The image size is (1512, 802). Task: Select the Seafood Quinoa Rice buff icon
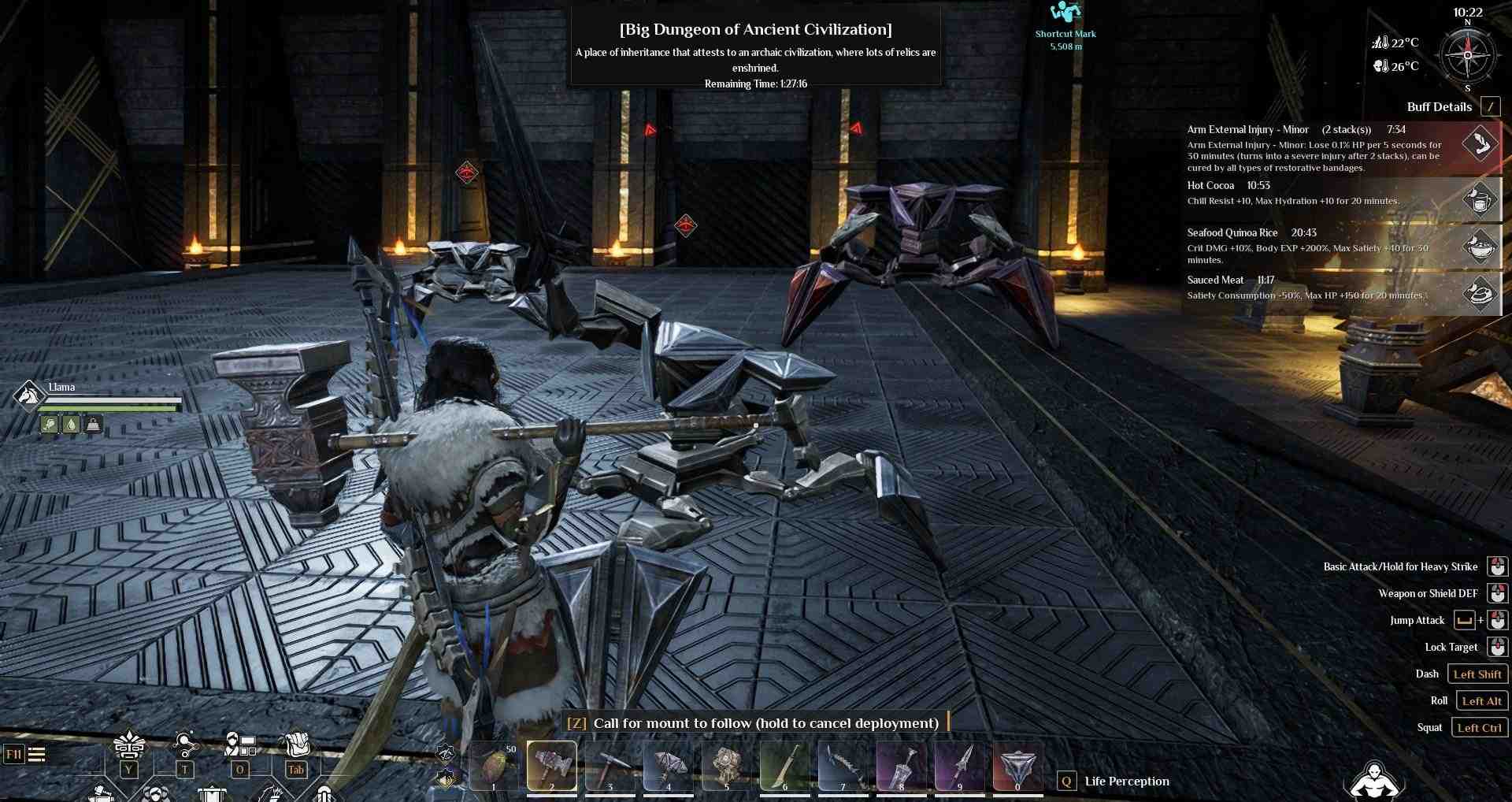tap(1480, 247)
